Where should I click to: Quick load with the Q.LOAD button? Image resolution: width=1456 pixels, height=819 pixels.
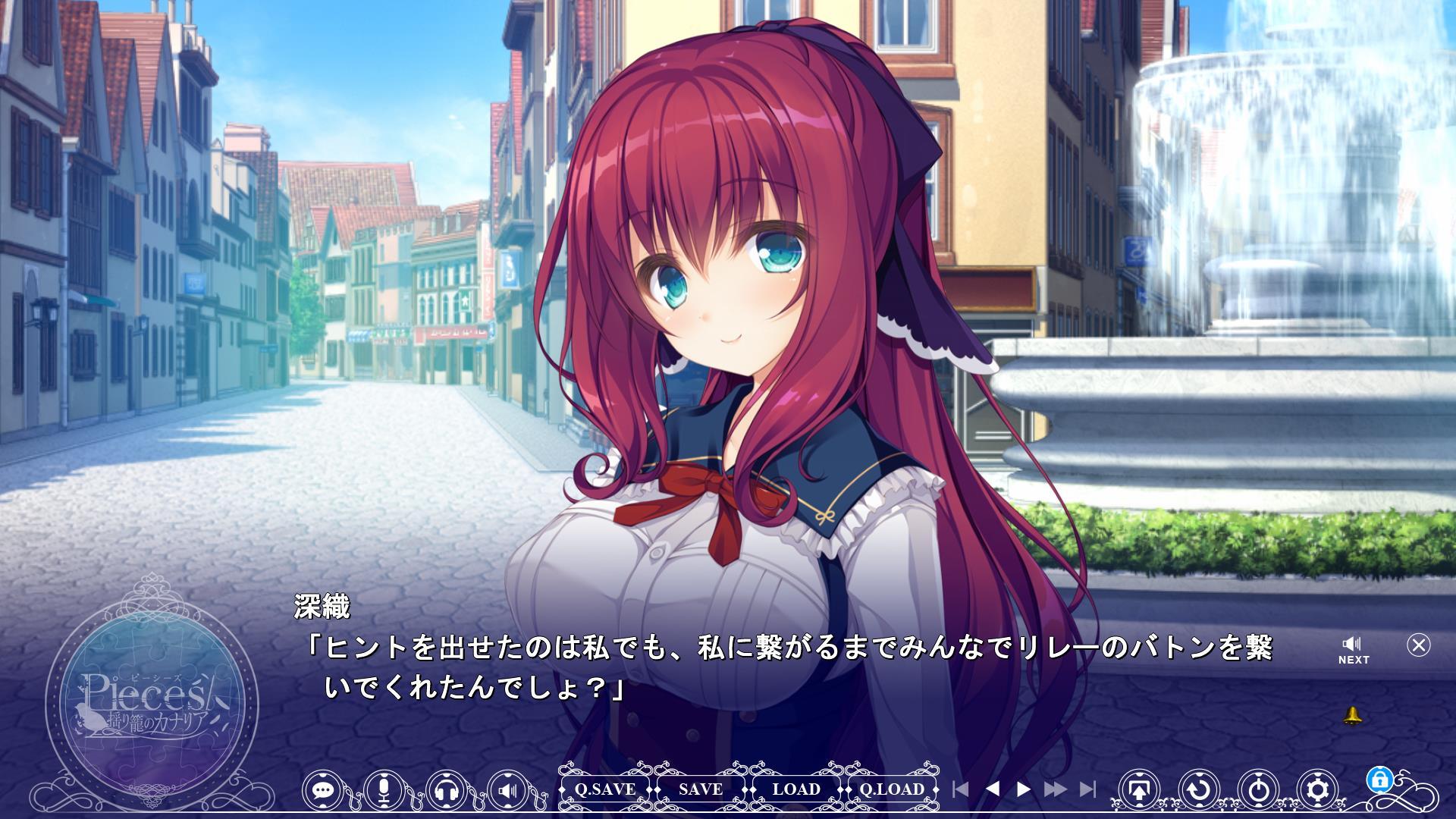pyautogui.click(x=892, y=789)
